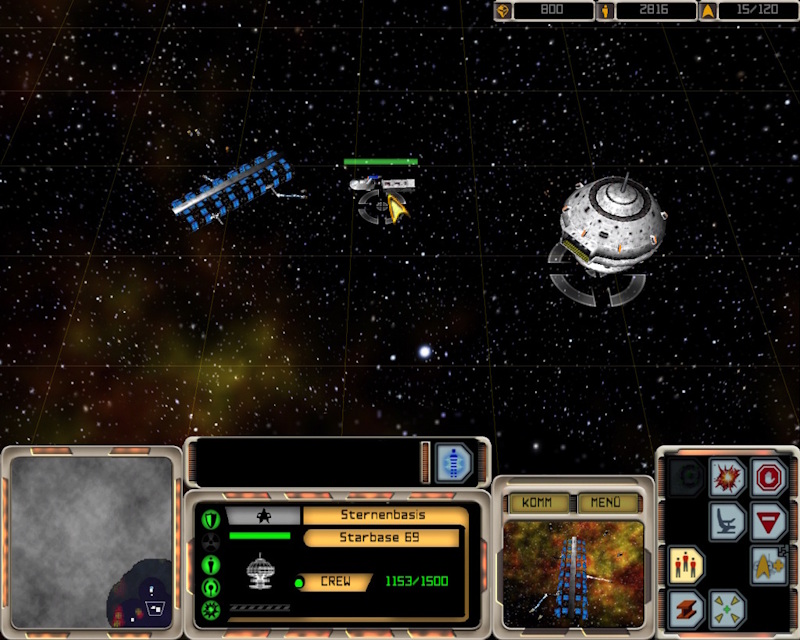Click the red downward triangle command

[x=769, y=521]
